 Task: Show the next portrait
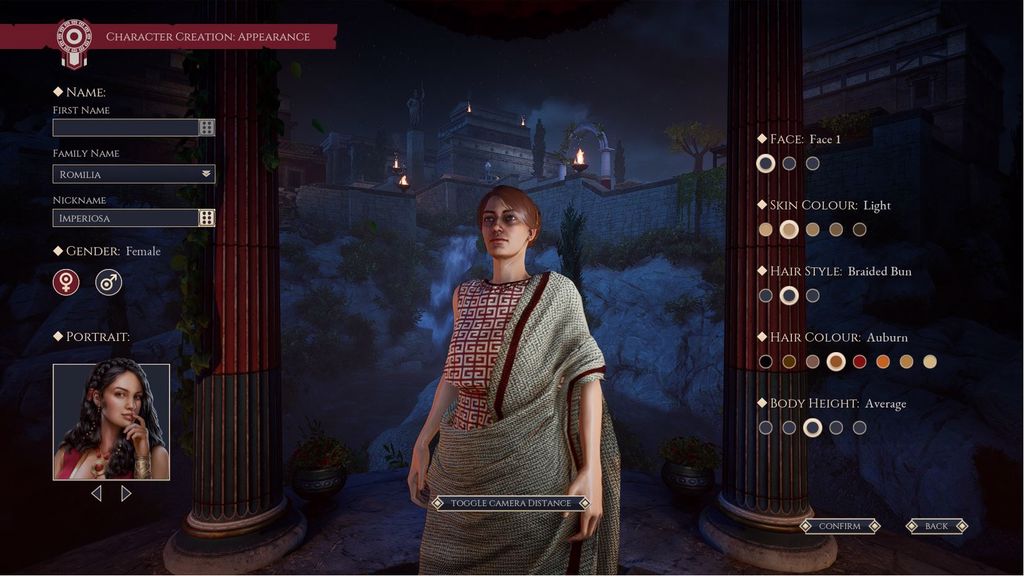pyautogui.click(x=126, y=493)
